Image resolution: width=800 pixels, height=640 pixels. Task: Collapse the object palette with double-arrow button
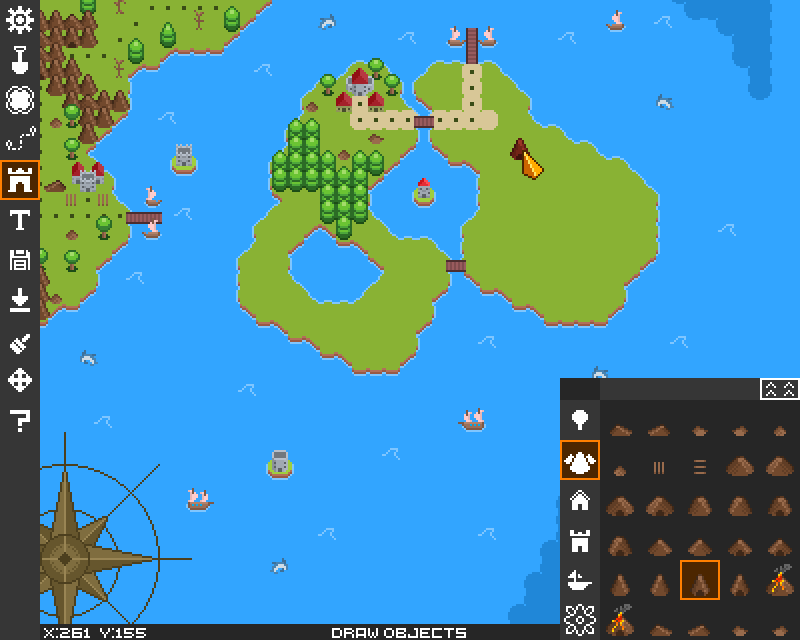[778, 389]
